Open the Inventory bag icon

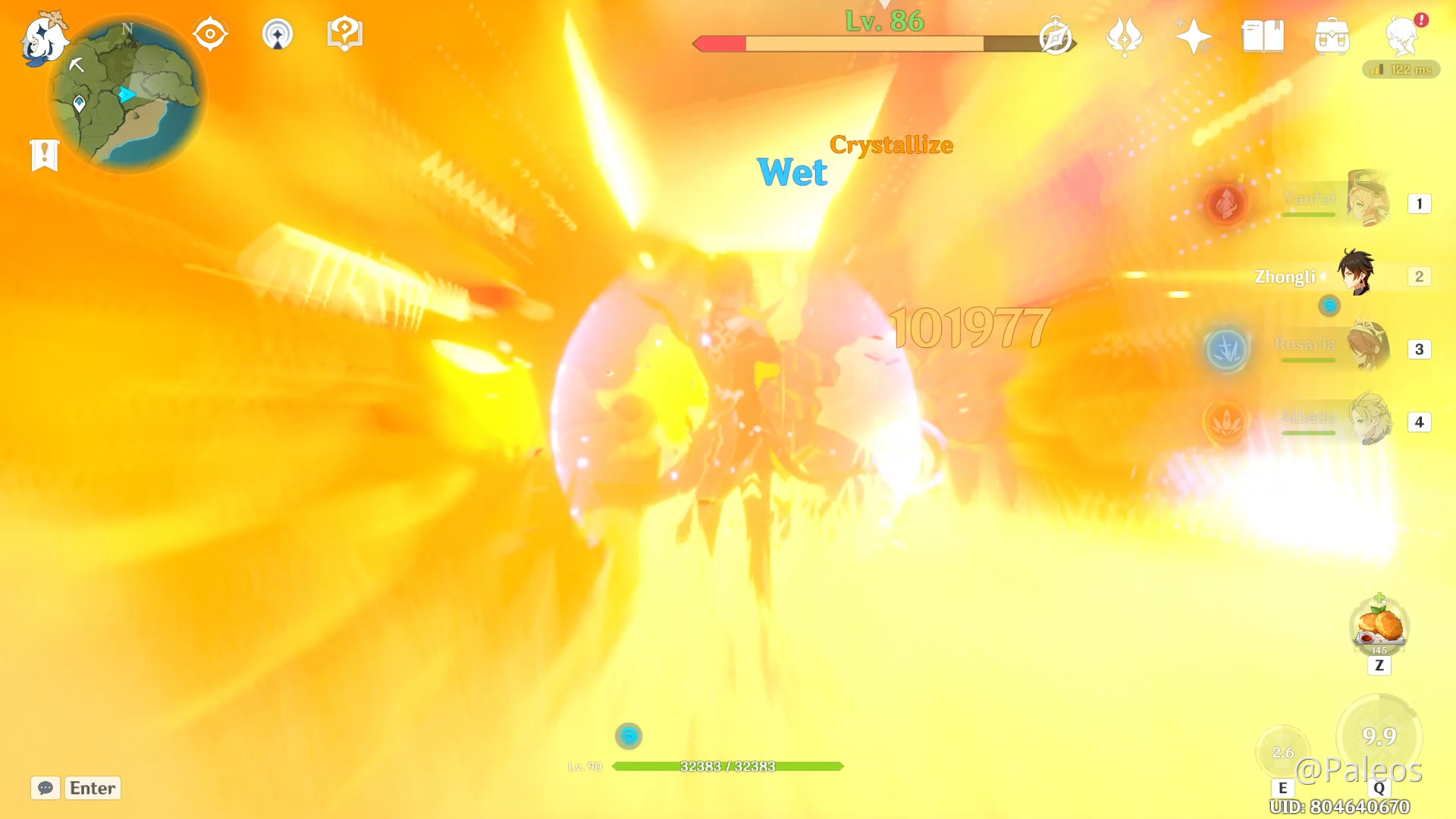pyautogui.click(x=1332, y=34)
